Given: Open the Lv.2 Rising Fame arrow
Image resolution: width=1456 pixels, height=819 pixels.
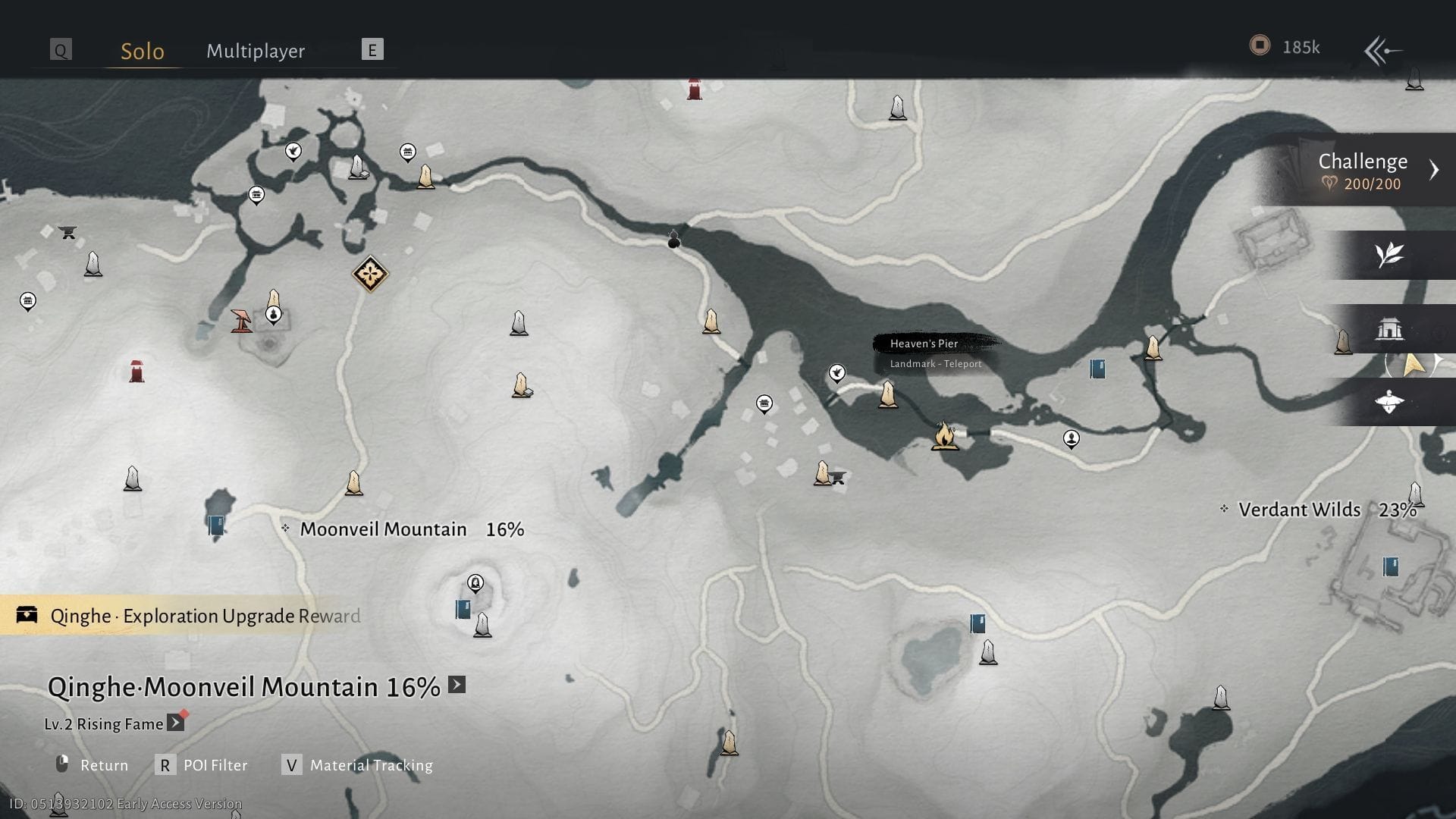Looking at the screenshot, I should pos(175,723).
